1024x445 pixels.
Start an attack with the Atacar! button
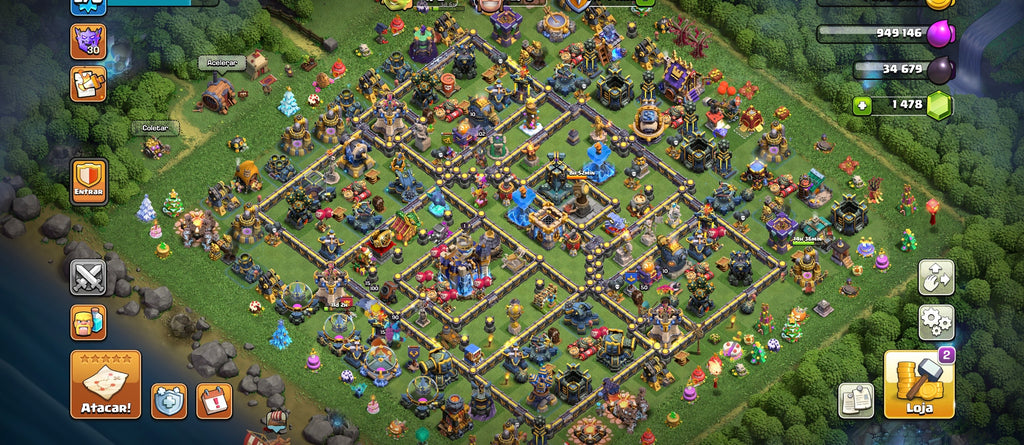[105, 383]
